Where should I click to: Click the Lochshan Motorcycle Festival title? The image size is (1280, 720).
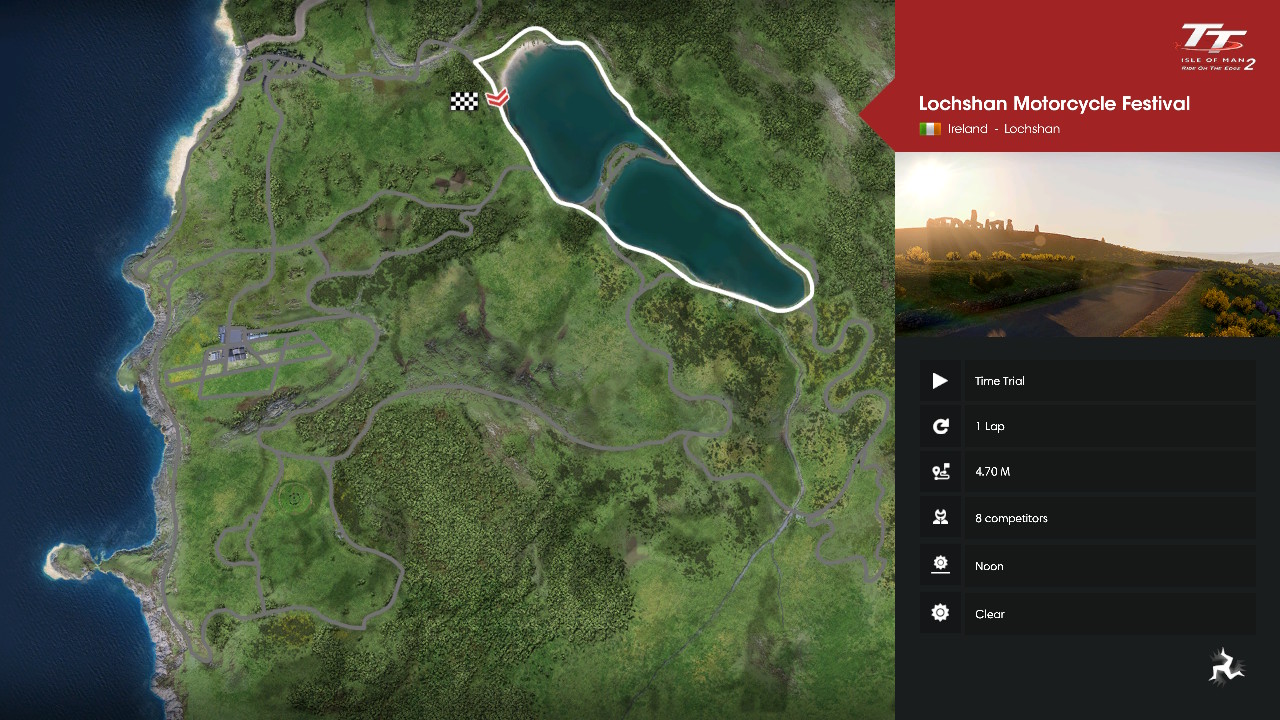tap(1054, 104)
